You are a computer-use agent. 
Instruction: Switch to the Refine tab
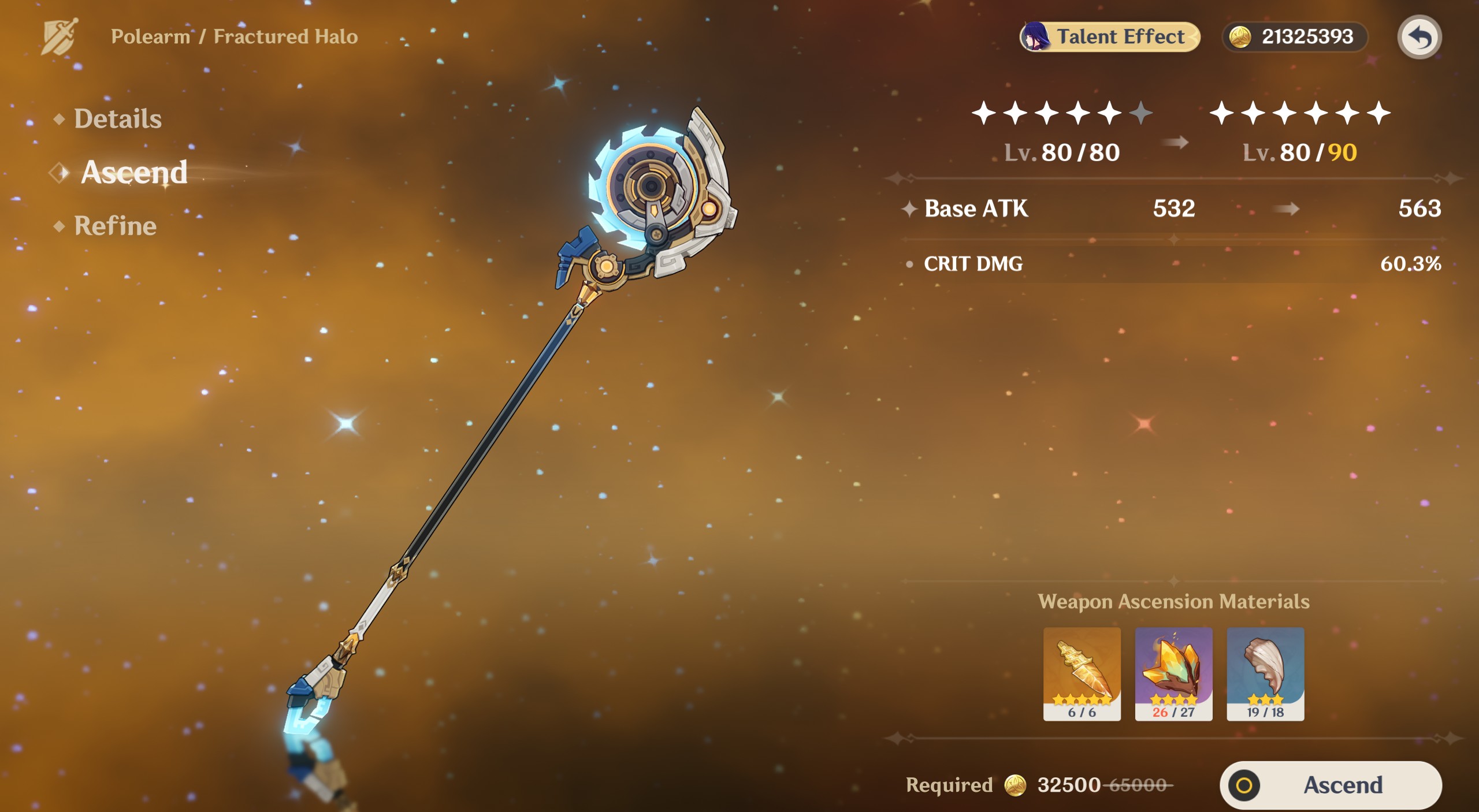pos(115,226)
